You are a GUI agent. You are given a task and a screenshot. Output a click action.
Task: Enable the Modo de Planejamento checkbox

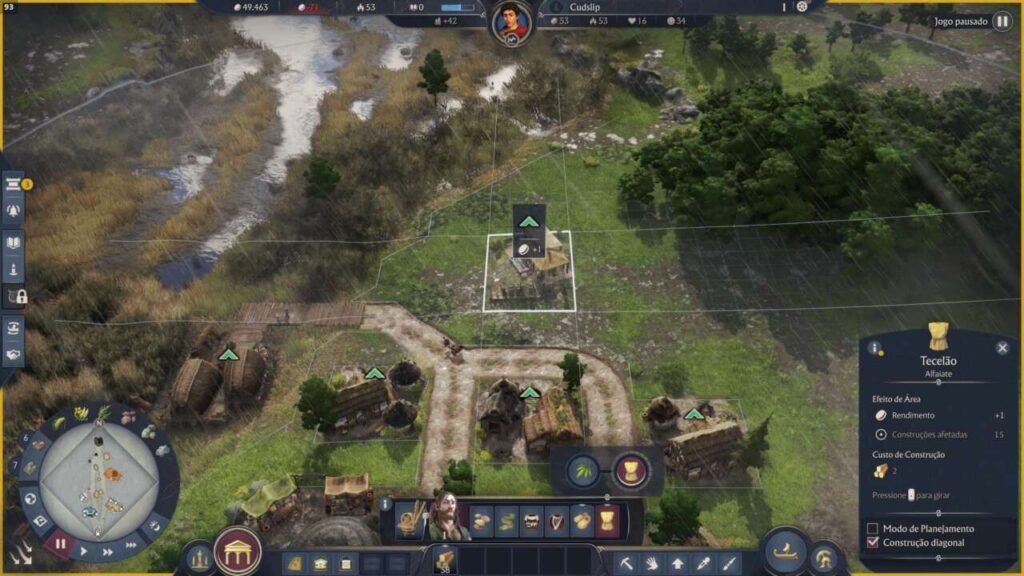point(872,528)
